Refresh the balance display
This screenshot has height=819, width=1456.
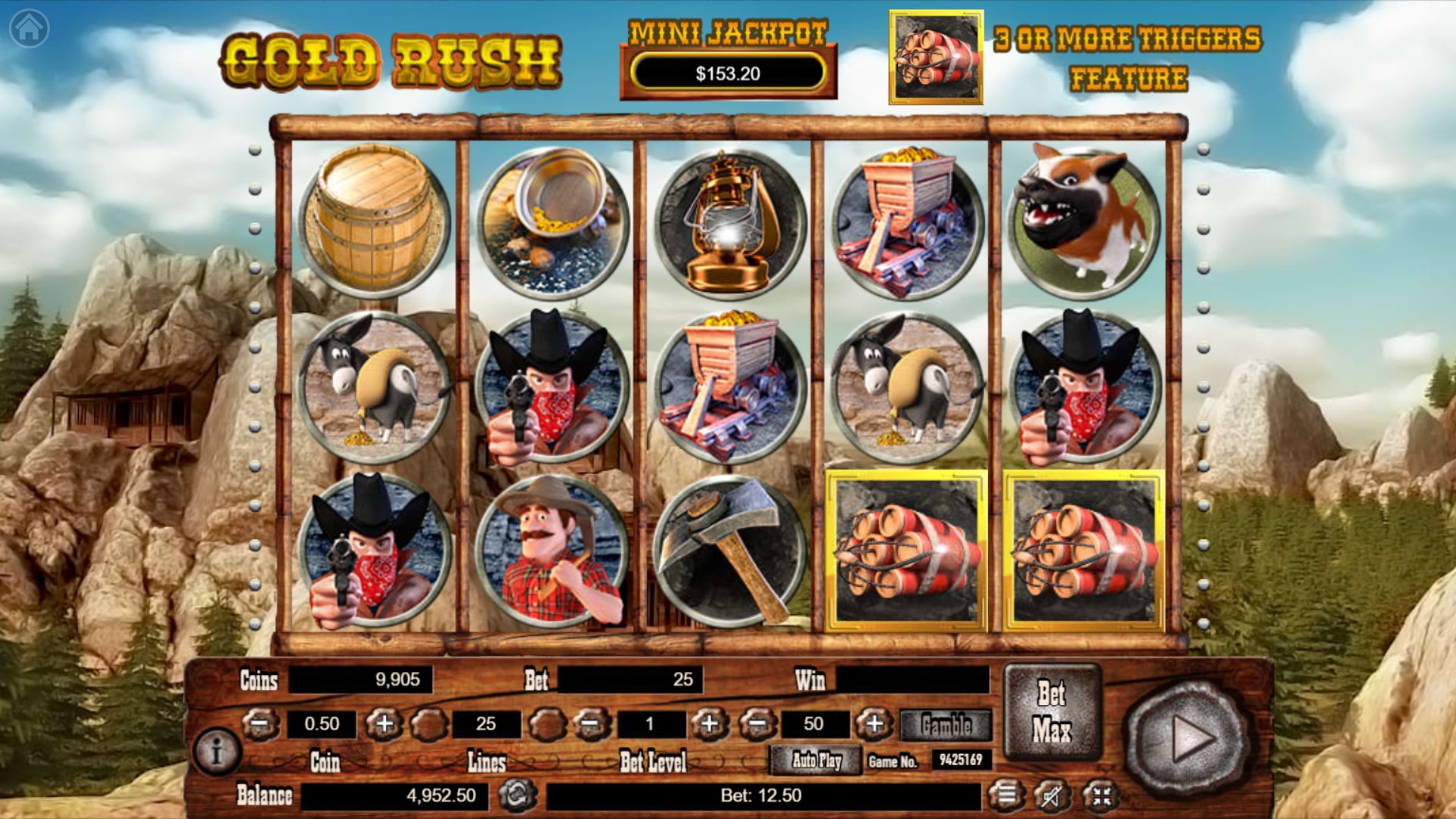pos(517,795)
